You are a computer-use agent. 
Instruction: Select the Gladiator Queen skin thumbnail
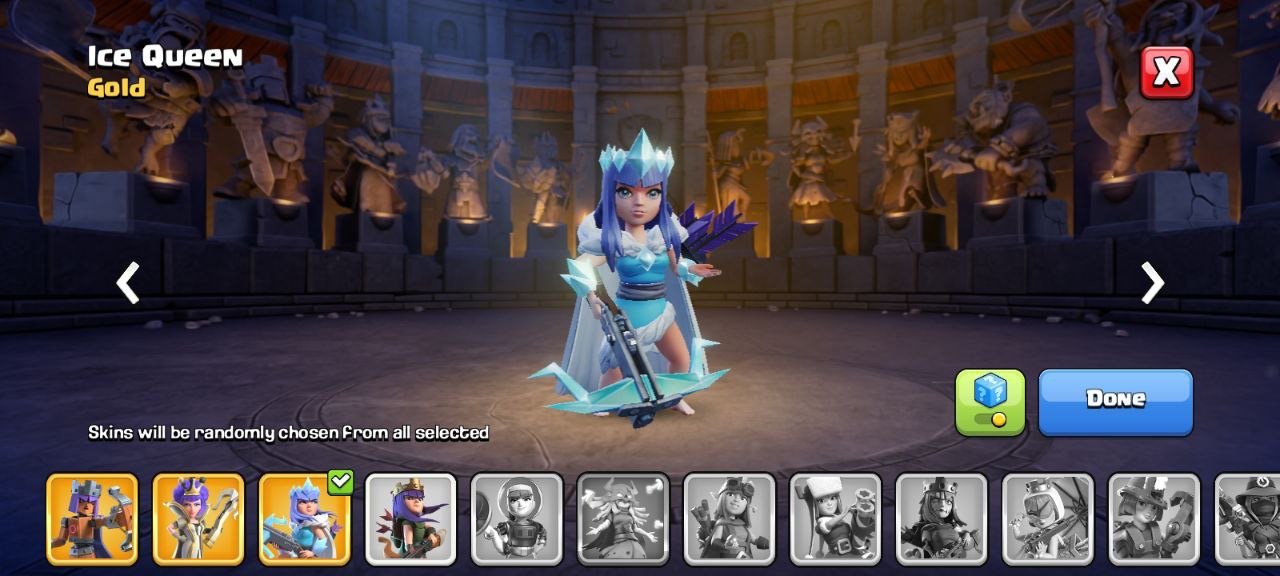click(92, 518)
